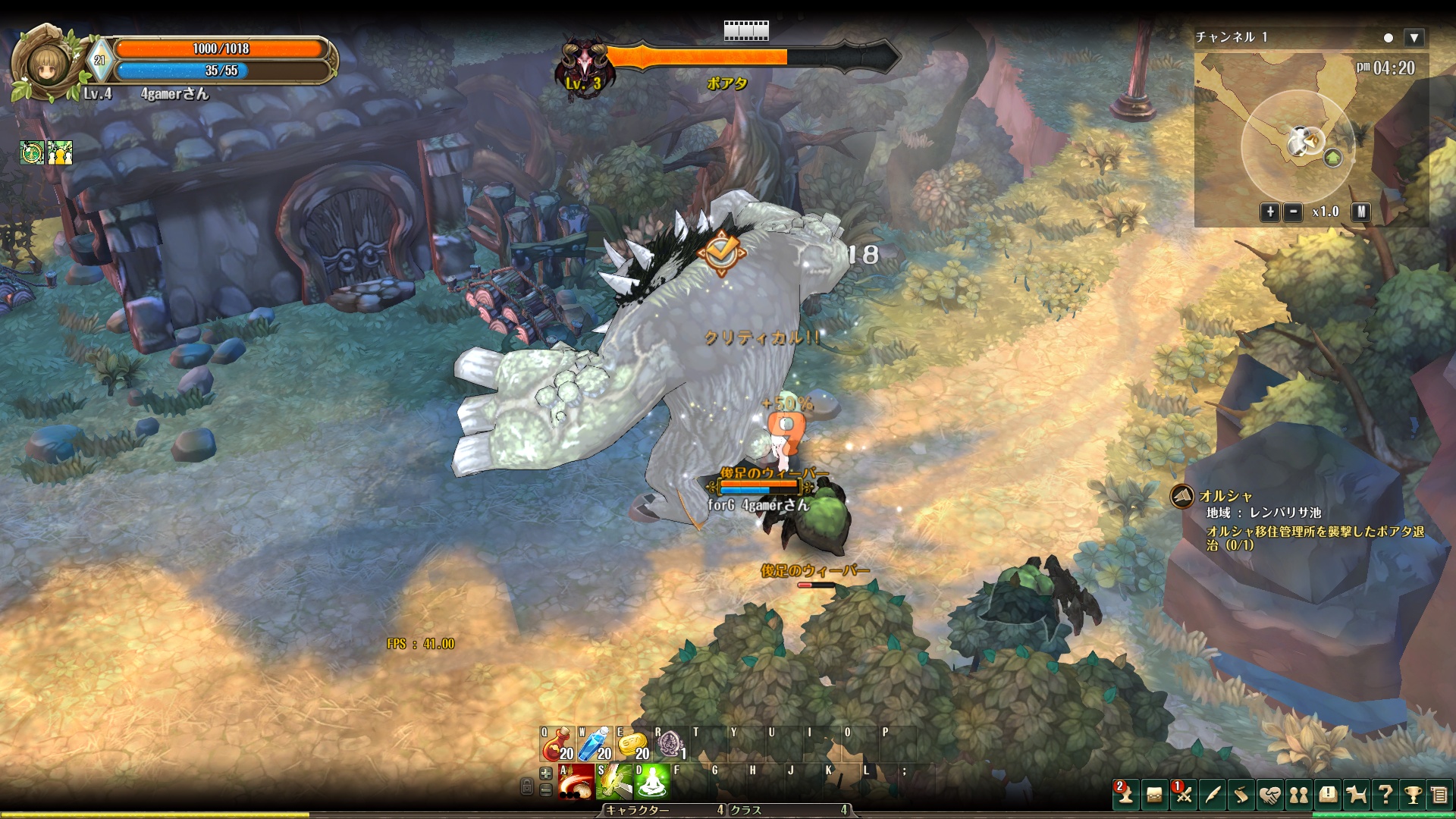This screenshot has width=1456, height=819.
Task: Select the Orsha quest tracker entry
Action: 1225,497
